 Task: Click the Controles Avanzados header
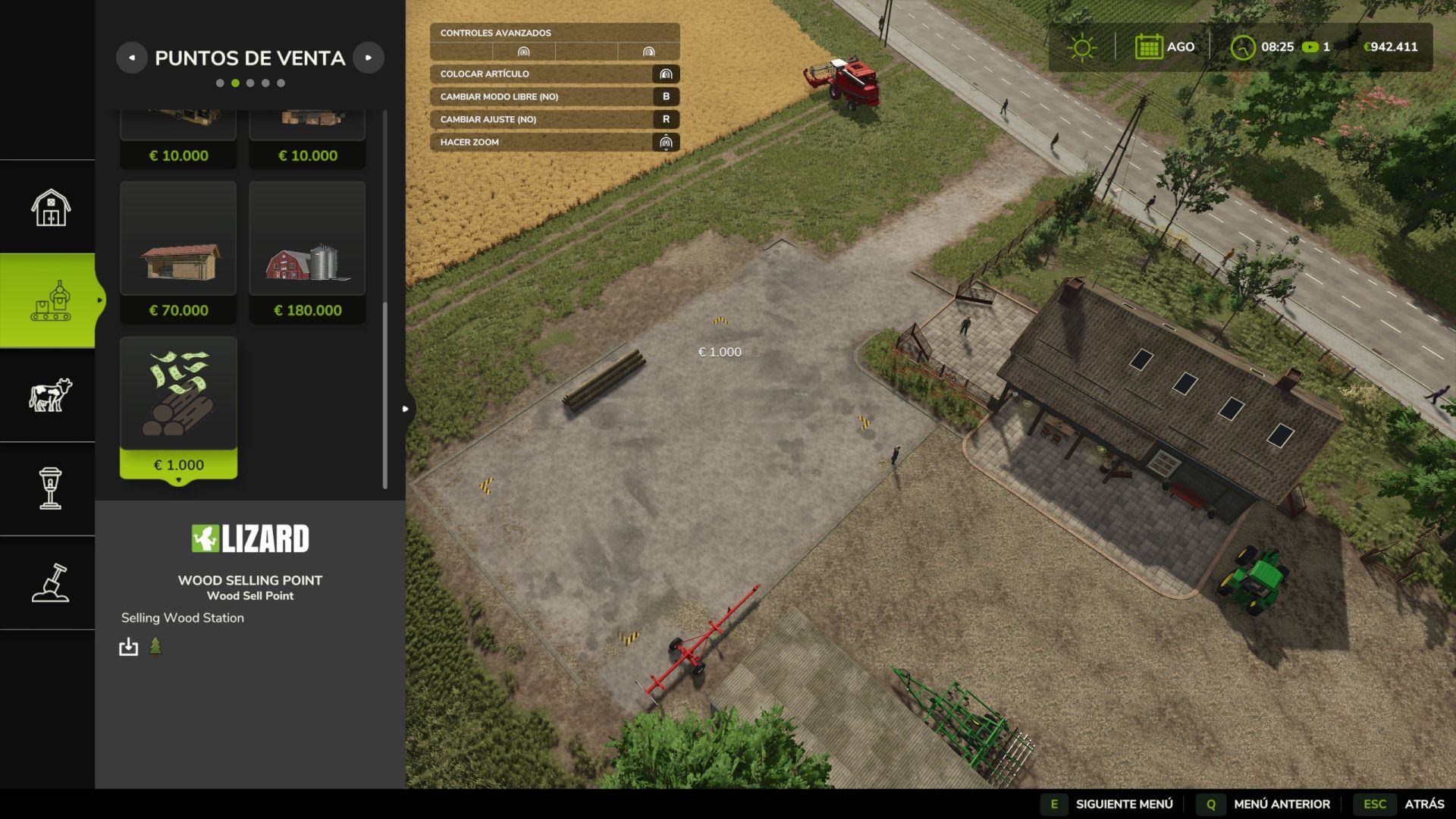coord(554,33)
